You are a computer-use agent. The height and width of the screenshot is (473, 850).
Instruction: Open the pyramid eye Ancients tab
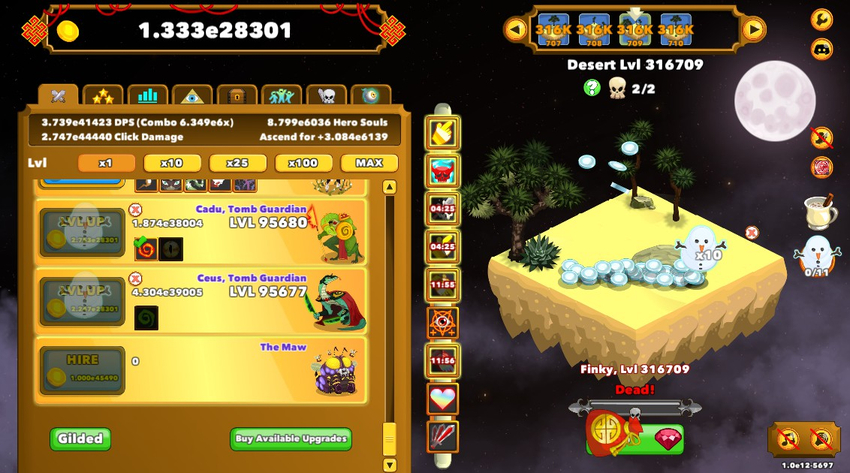[x=192, y=97]
